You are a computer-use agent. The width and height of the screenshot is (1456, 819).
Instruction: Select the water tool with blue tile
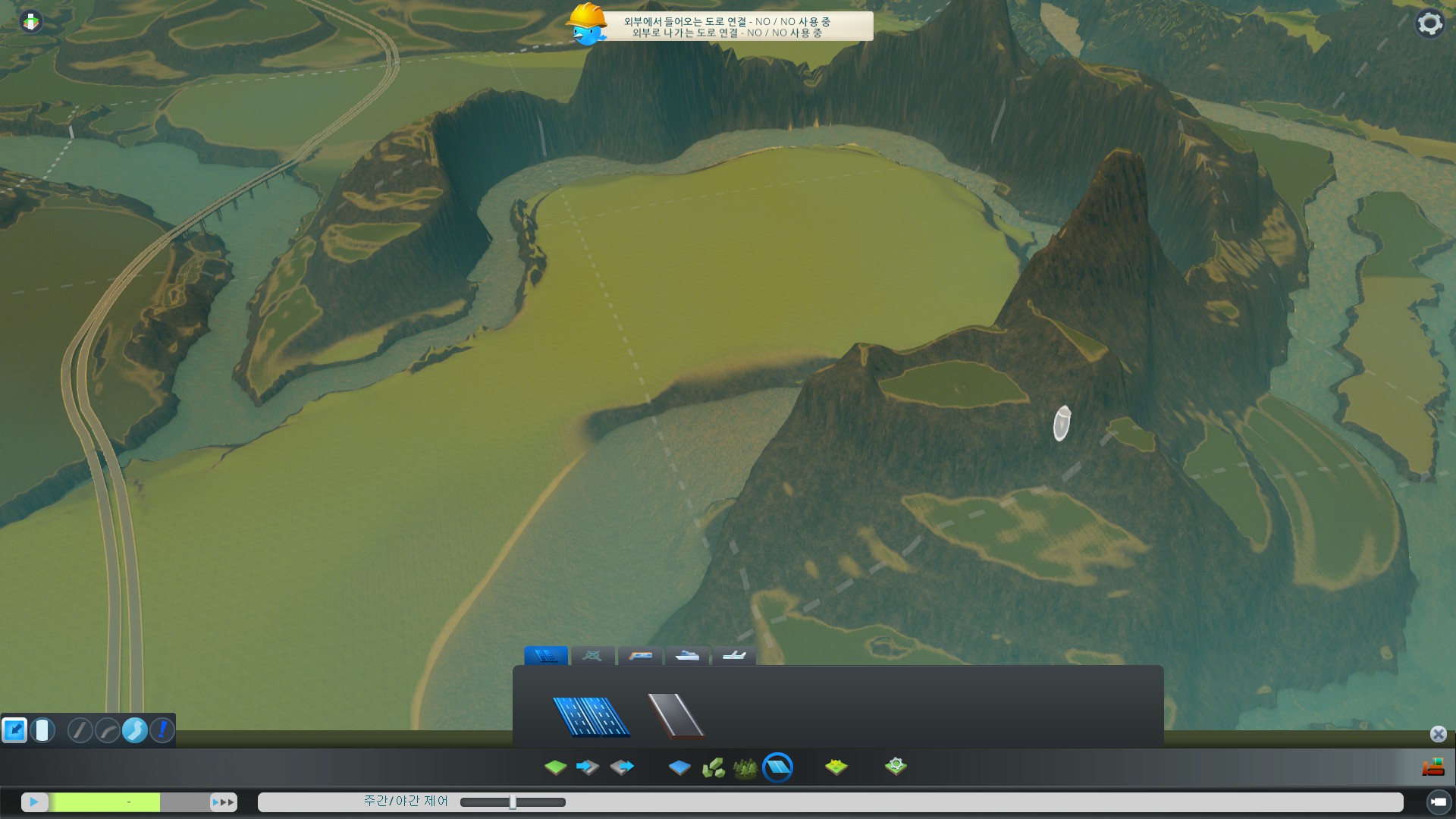coord(679,767)
